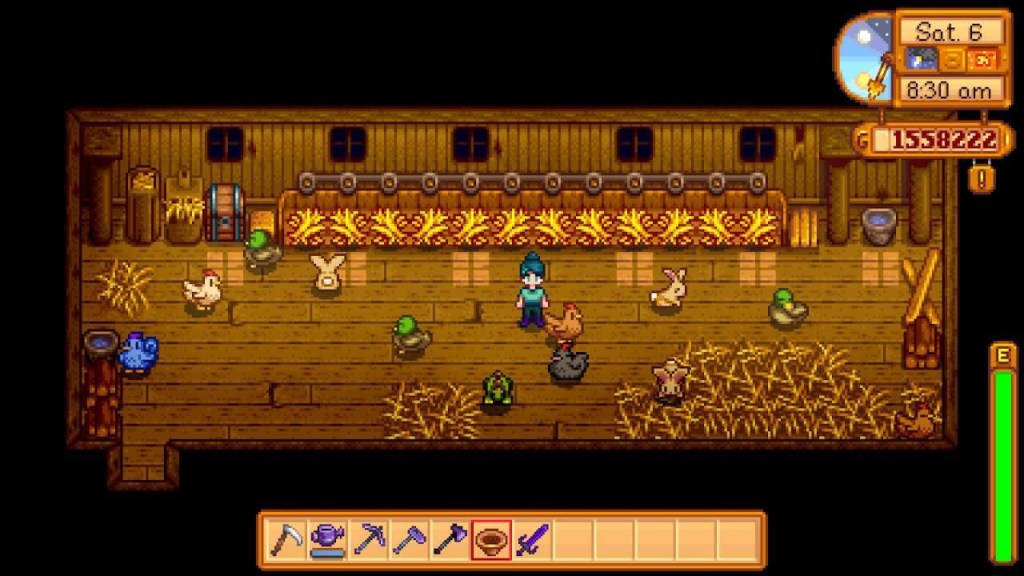
Task: Equip the purple galaxy sword
Action: 532,541
